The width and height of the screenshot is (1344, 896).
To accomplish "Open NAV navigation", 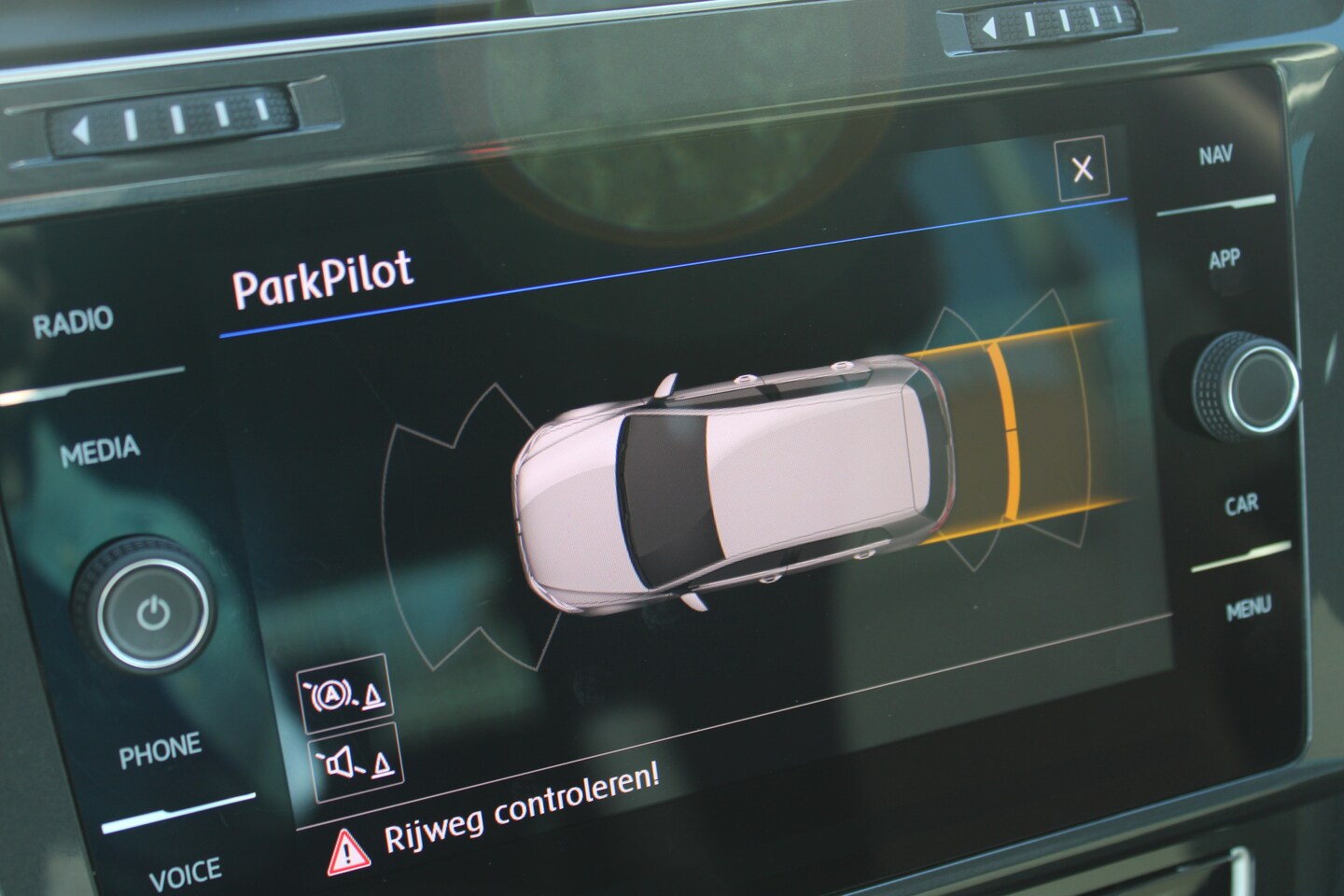I will pos(1215,156).
